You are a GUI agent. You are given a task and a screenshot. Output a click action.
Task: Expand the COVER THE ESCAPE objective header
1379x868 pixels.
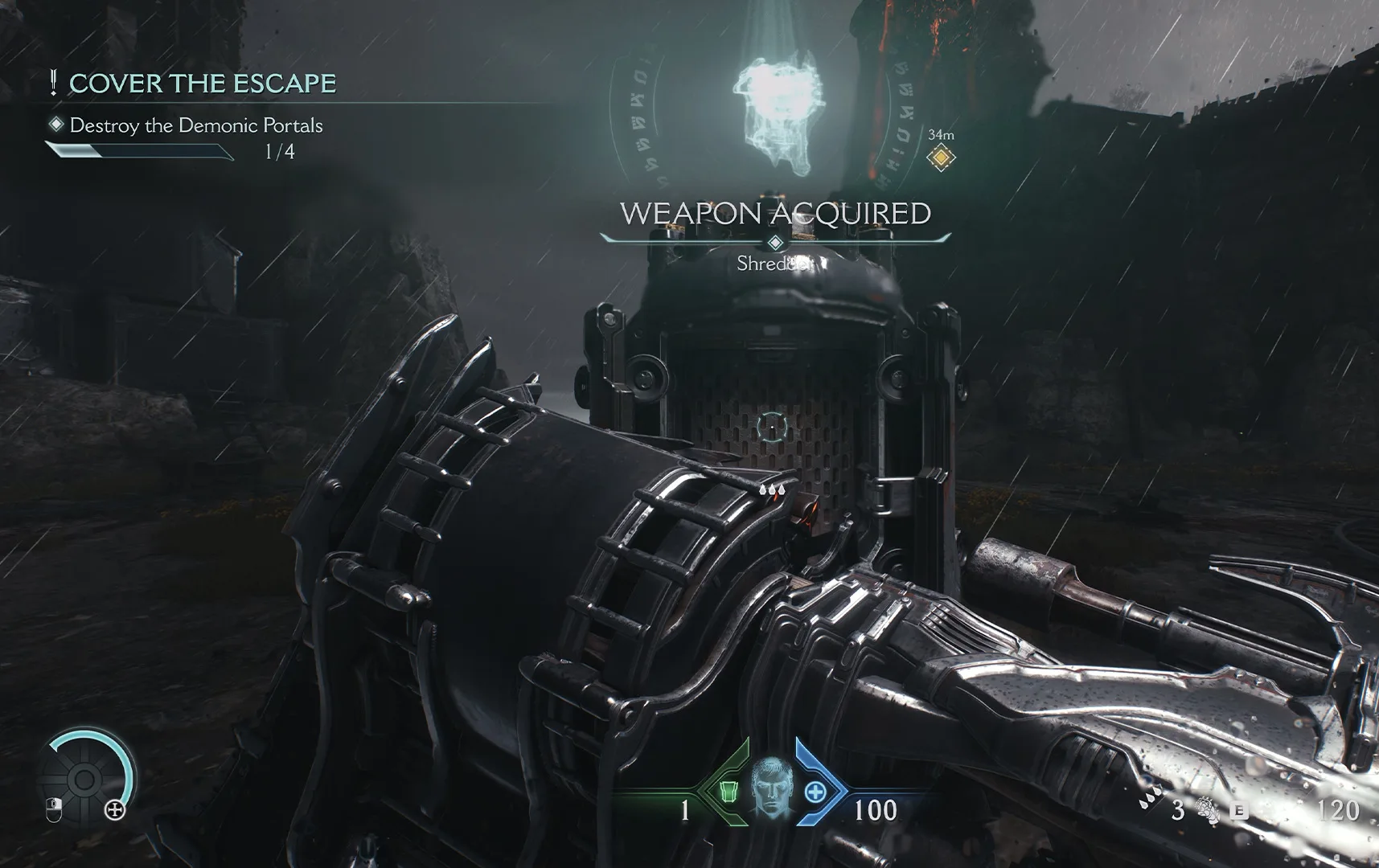(x=203, y=83)
